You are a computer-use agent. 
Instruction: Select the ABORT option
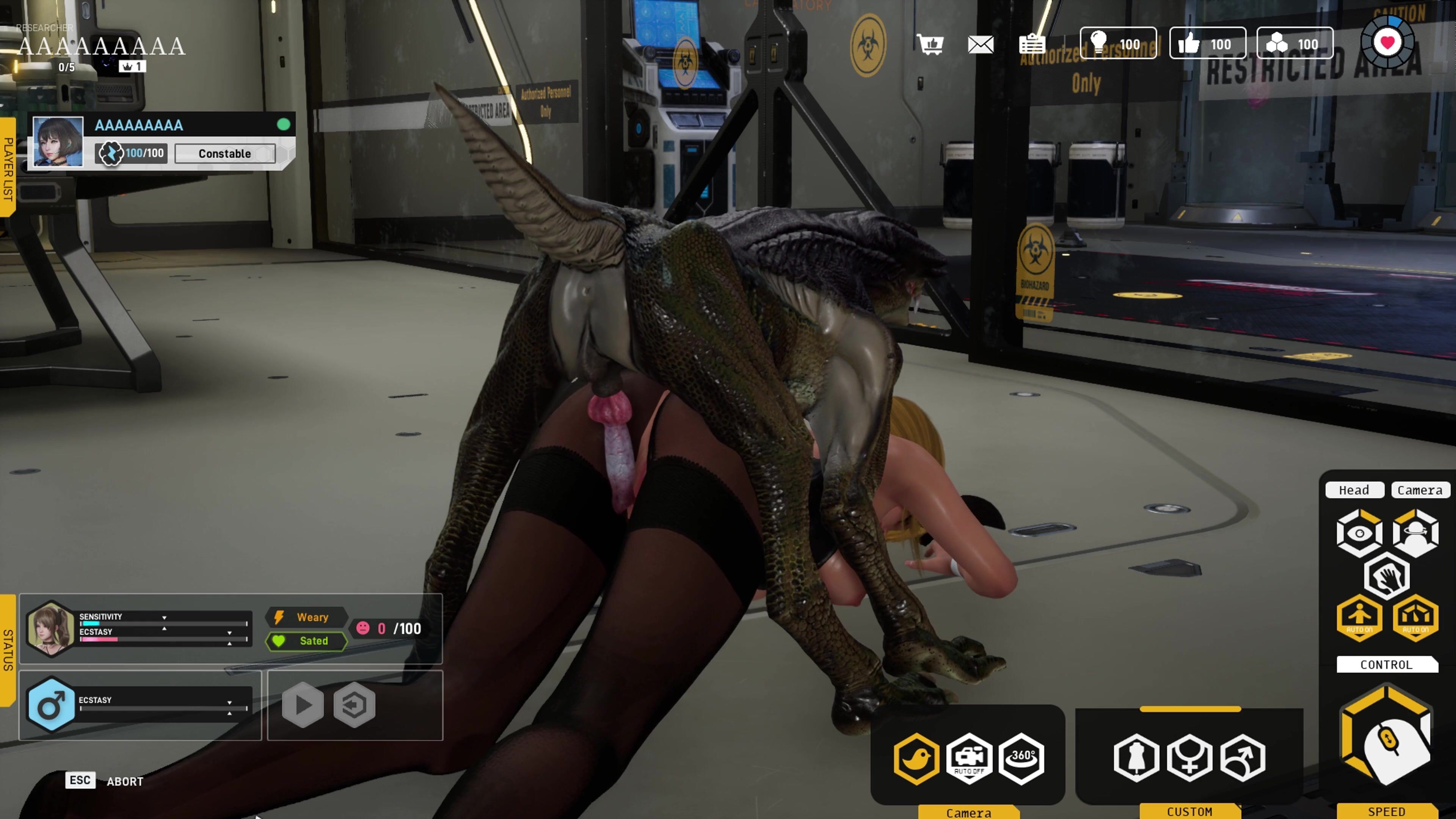point(125,781)
